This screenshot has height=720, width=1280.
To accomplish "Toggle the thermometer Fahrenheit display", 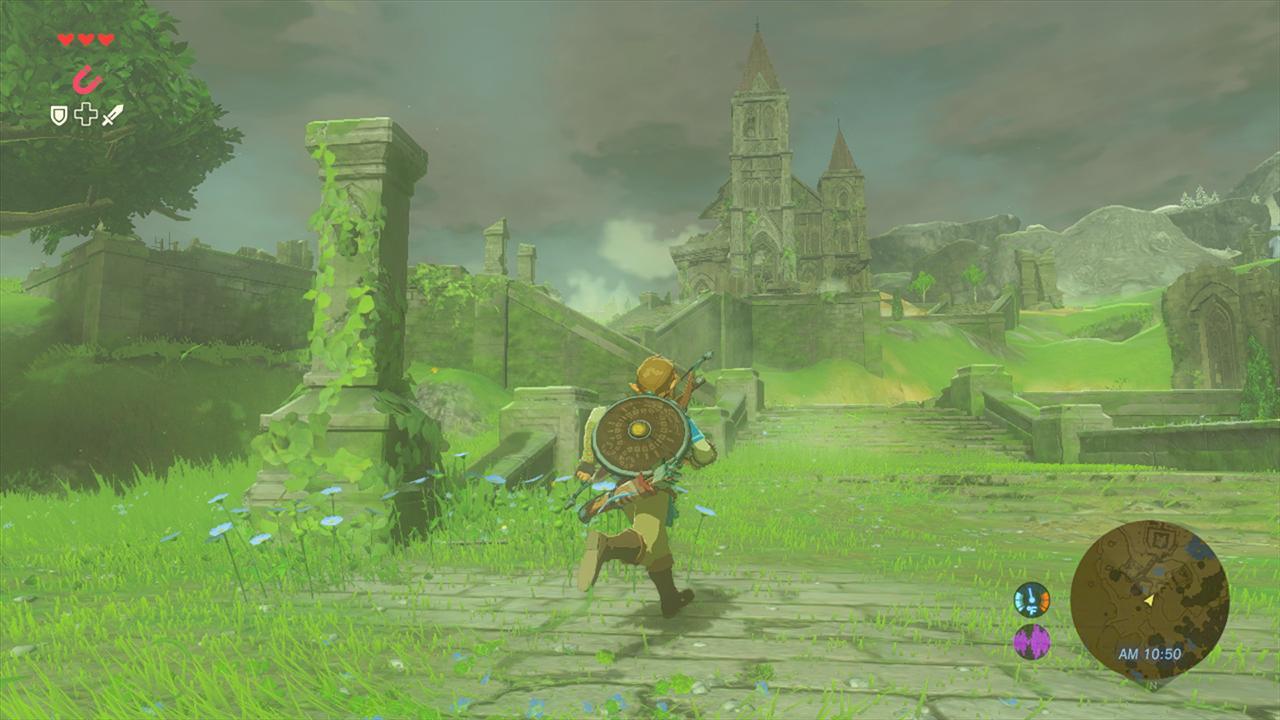I will [x=1032, y=602].
